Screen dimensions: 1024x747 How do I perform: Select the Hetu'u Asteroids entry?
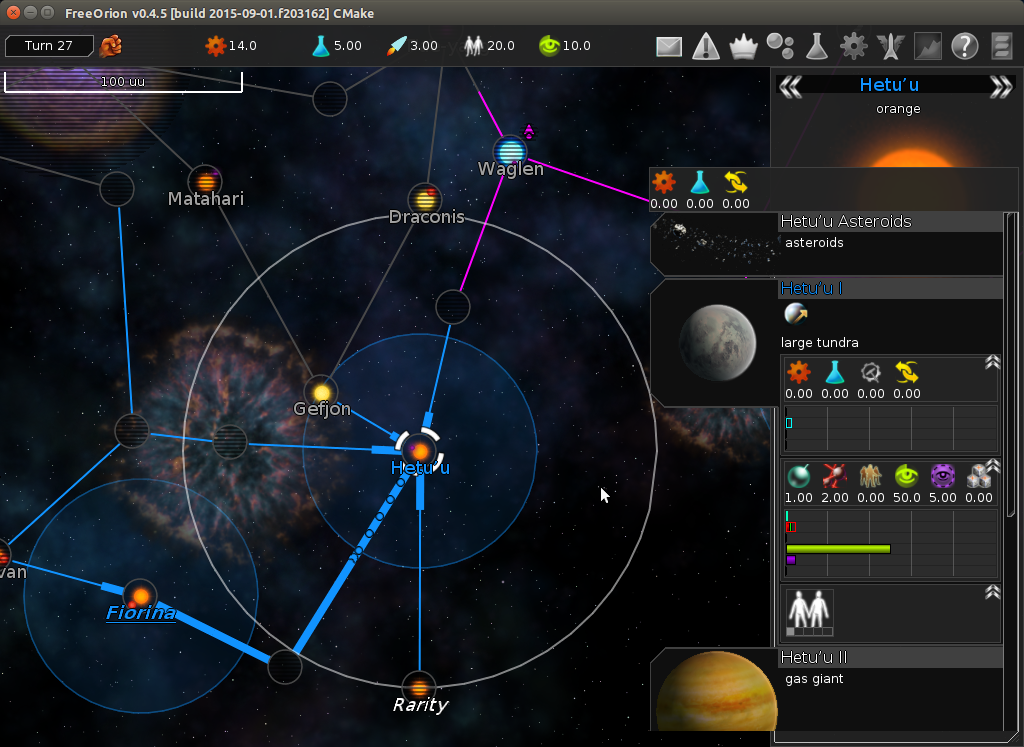[845, 222]
